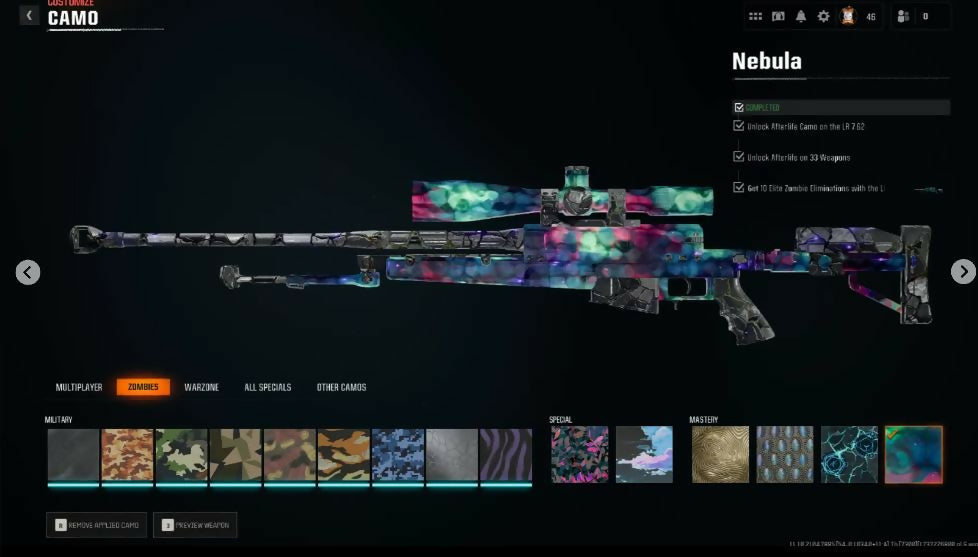978x557 pixels.
Task: Show the All Specials tab
Action: (267, 387)
